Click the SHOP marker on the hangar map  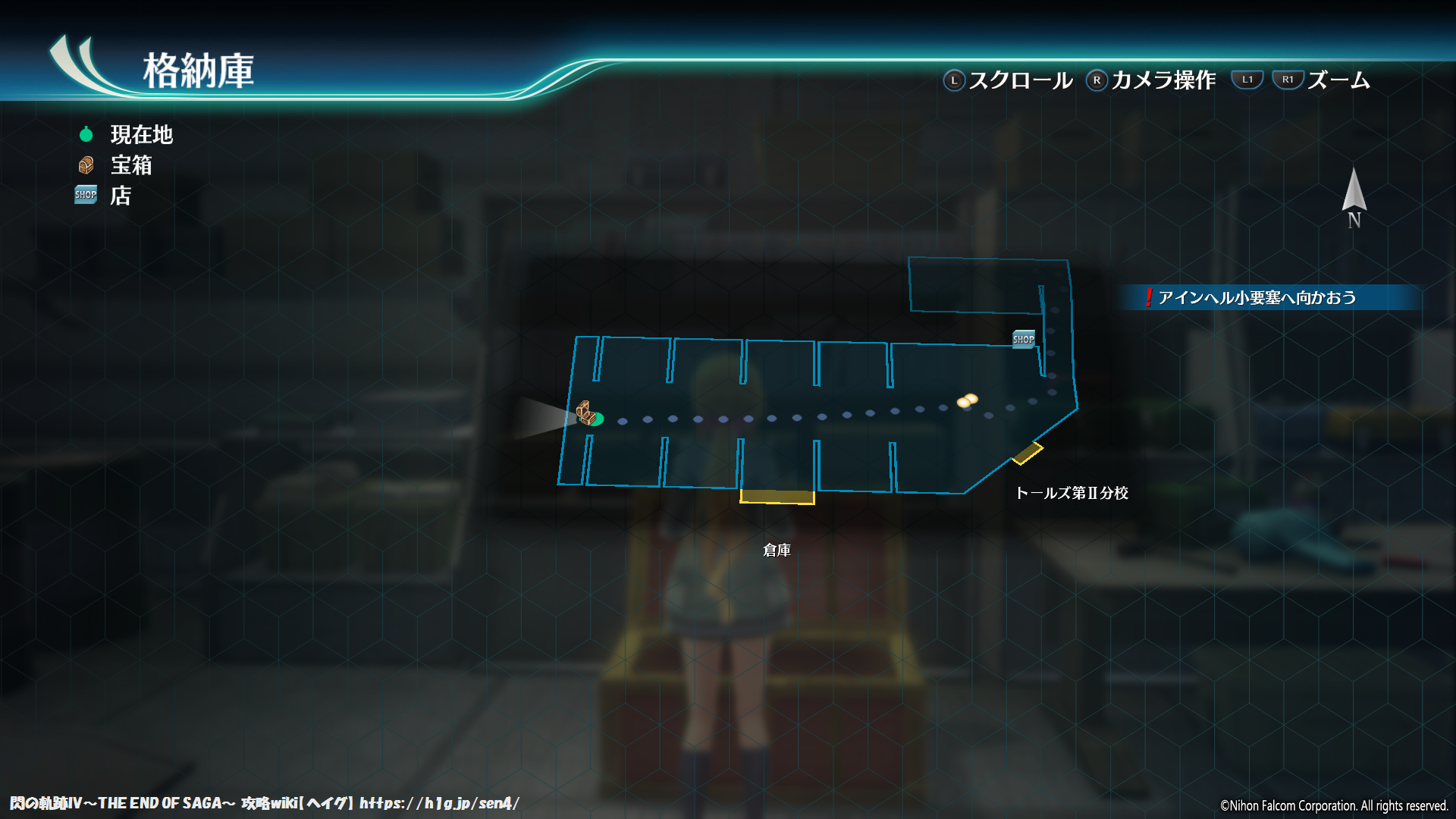pyautogui.click(x=1023, y=339)
